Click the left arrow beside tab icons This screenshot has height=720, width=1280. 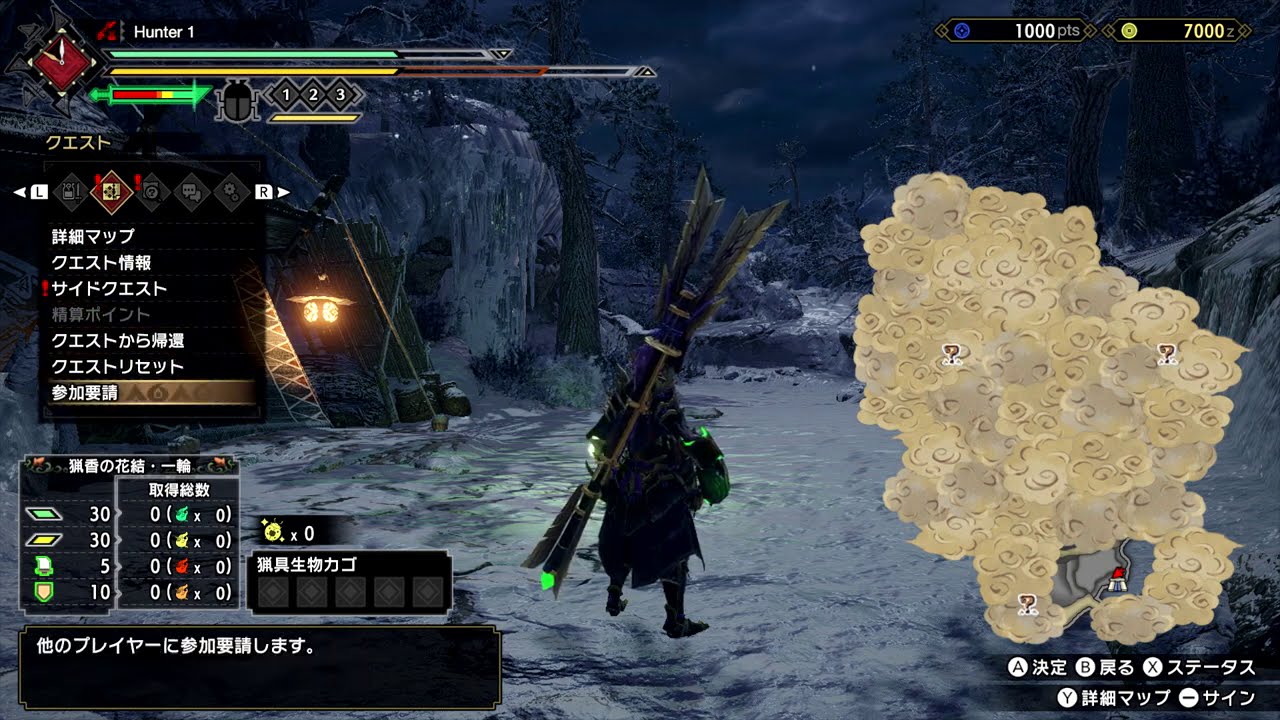(19, 191)
